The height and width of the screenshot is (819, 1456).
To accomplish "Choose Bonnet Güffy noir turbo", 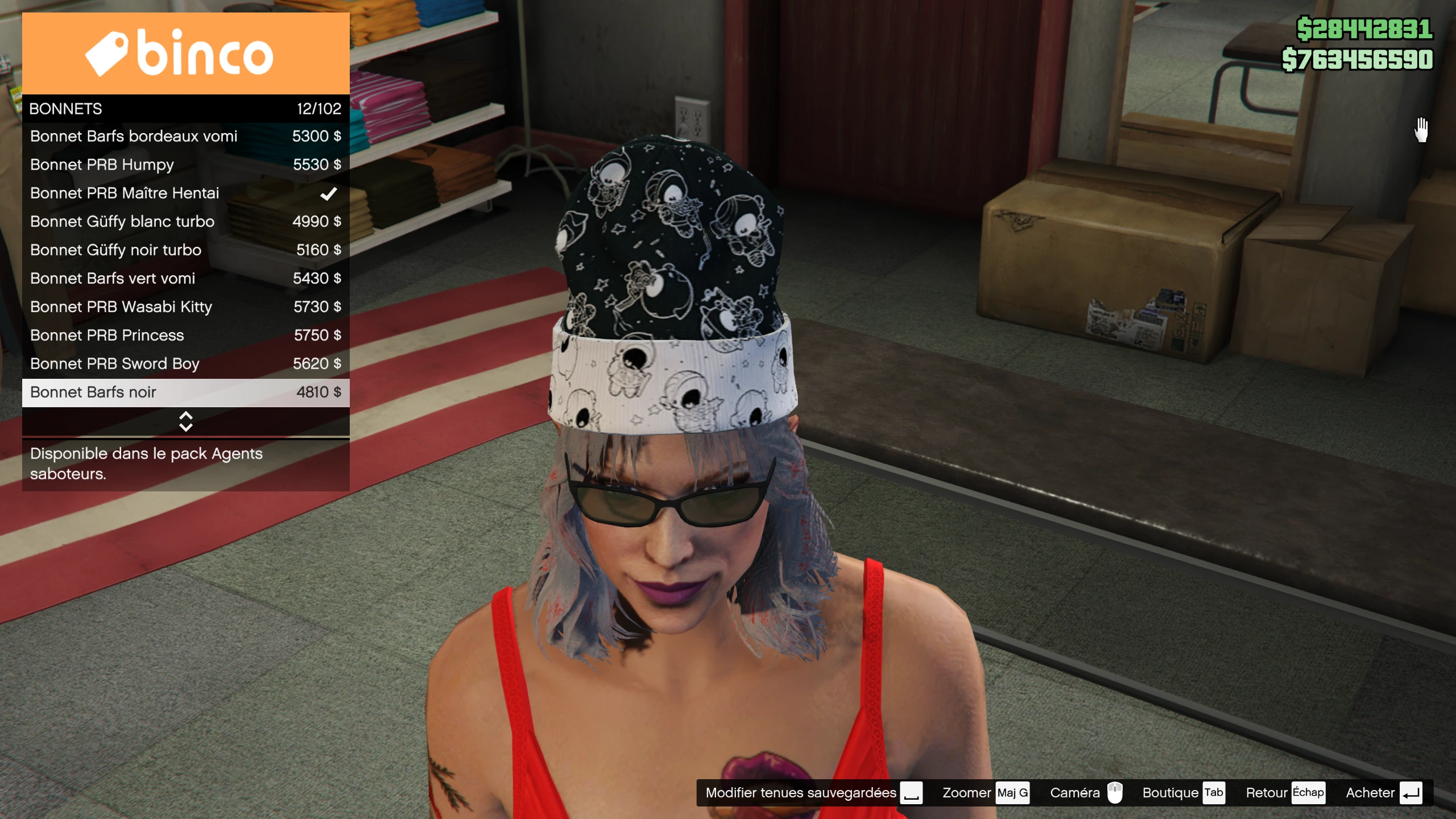I will pos(185,250).
